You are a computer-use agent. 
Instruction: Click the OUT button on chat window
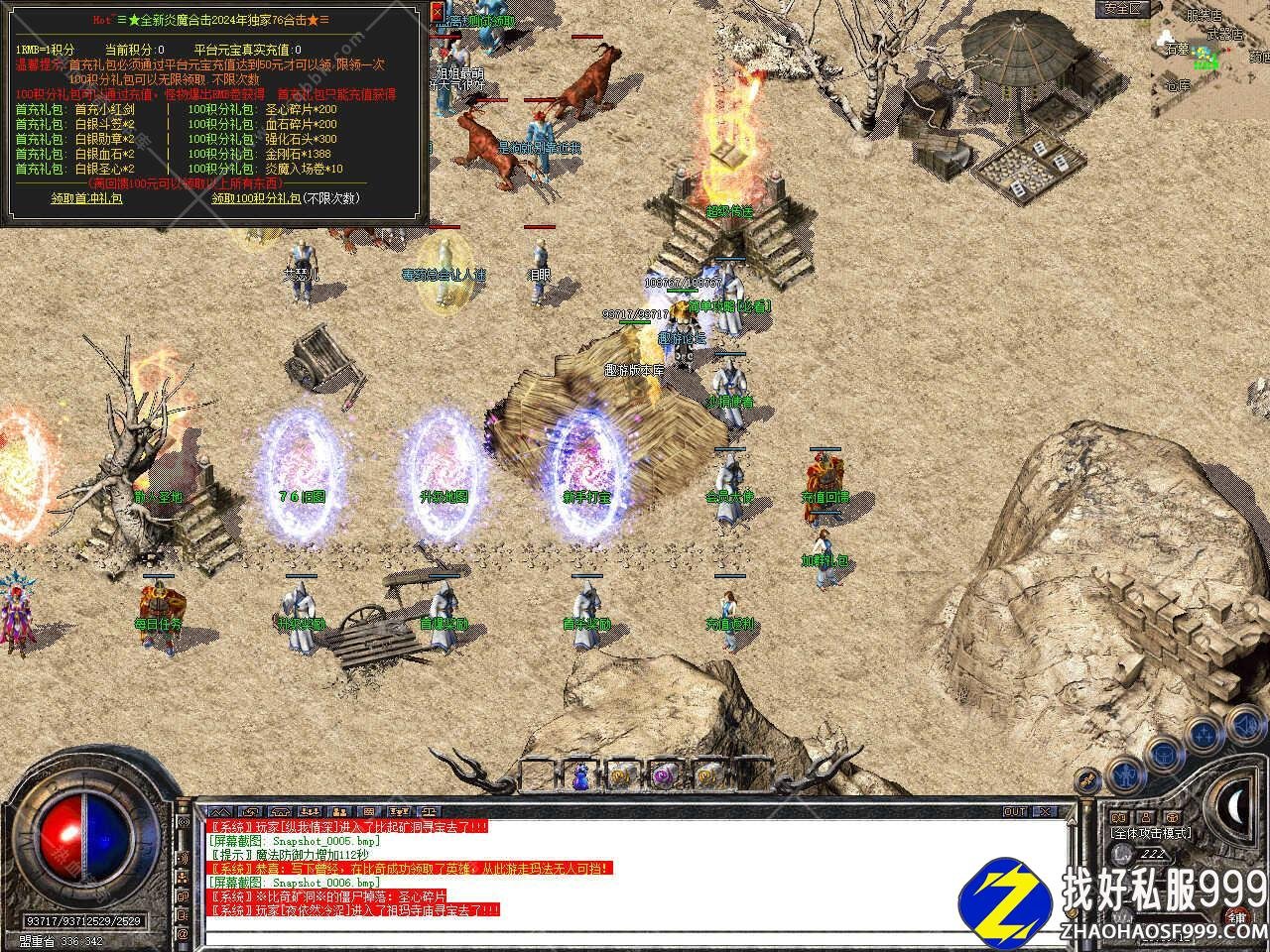click(x=1015, y=812)
